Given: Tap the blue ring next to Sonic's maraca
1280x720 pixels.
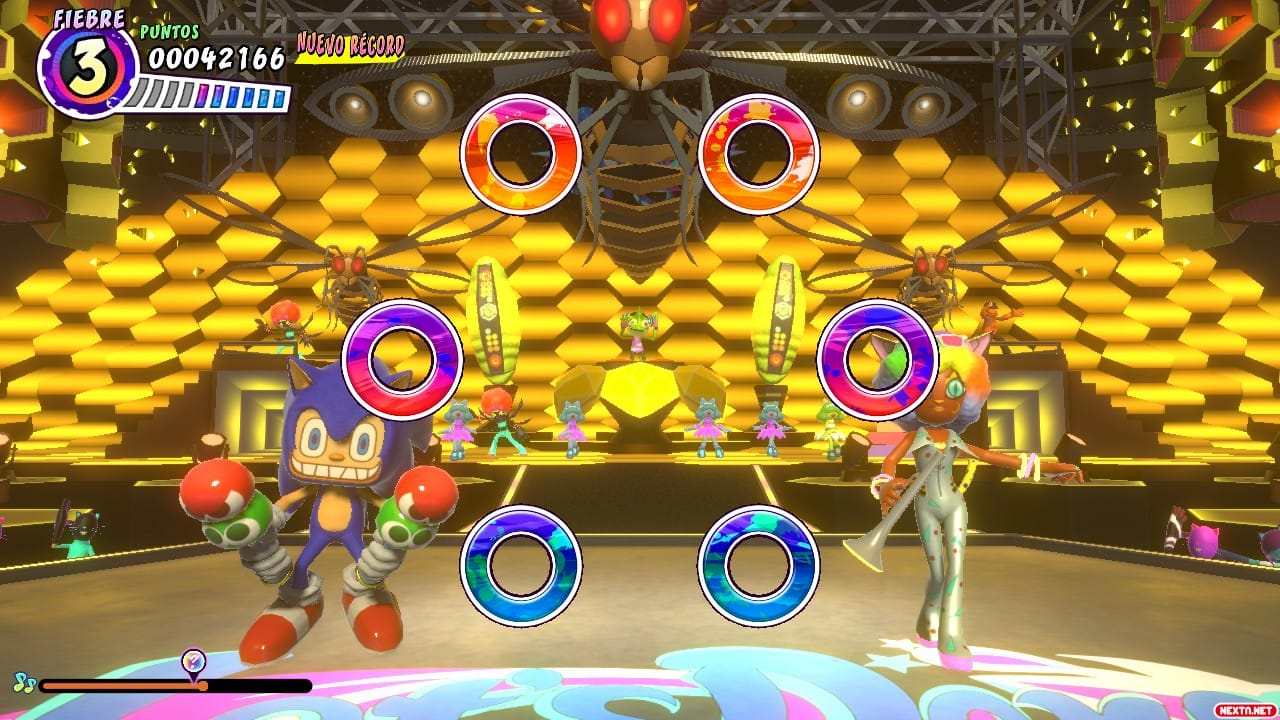Looking at the screenshot, I should [x=521, y=566].
